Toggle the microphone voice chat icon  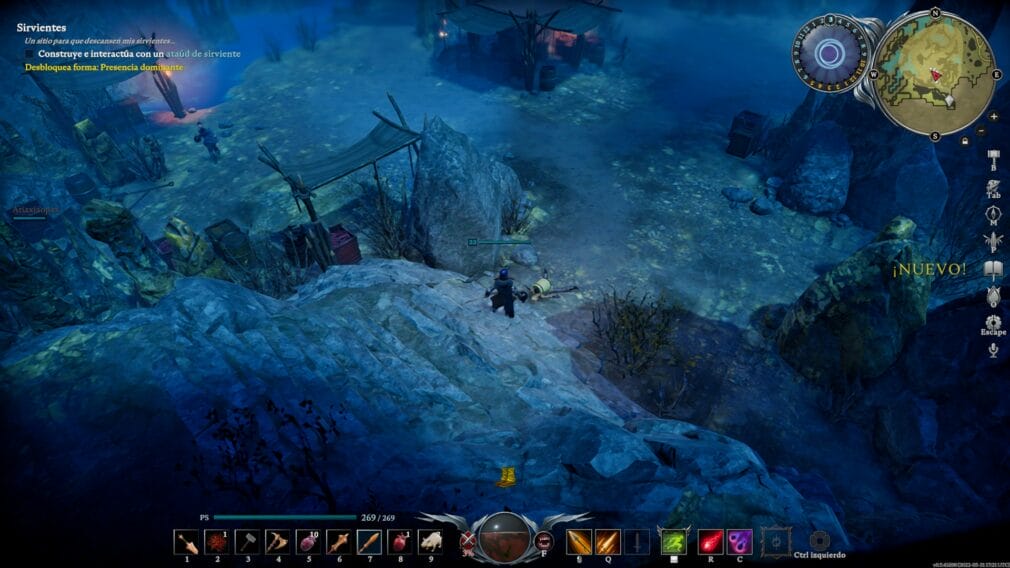pos(993,349)
